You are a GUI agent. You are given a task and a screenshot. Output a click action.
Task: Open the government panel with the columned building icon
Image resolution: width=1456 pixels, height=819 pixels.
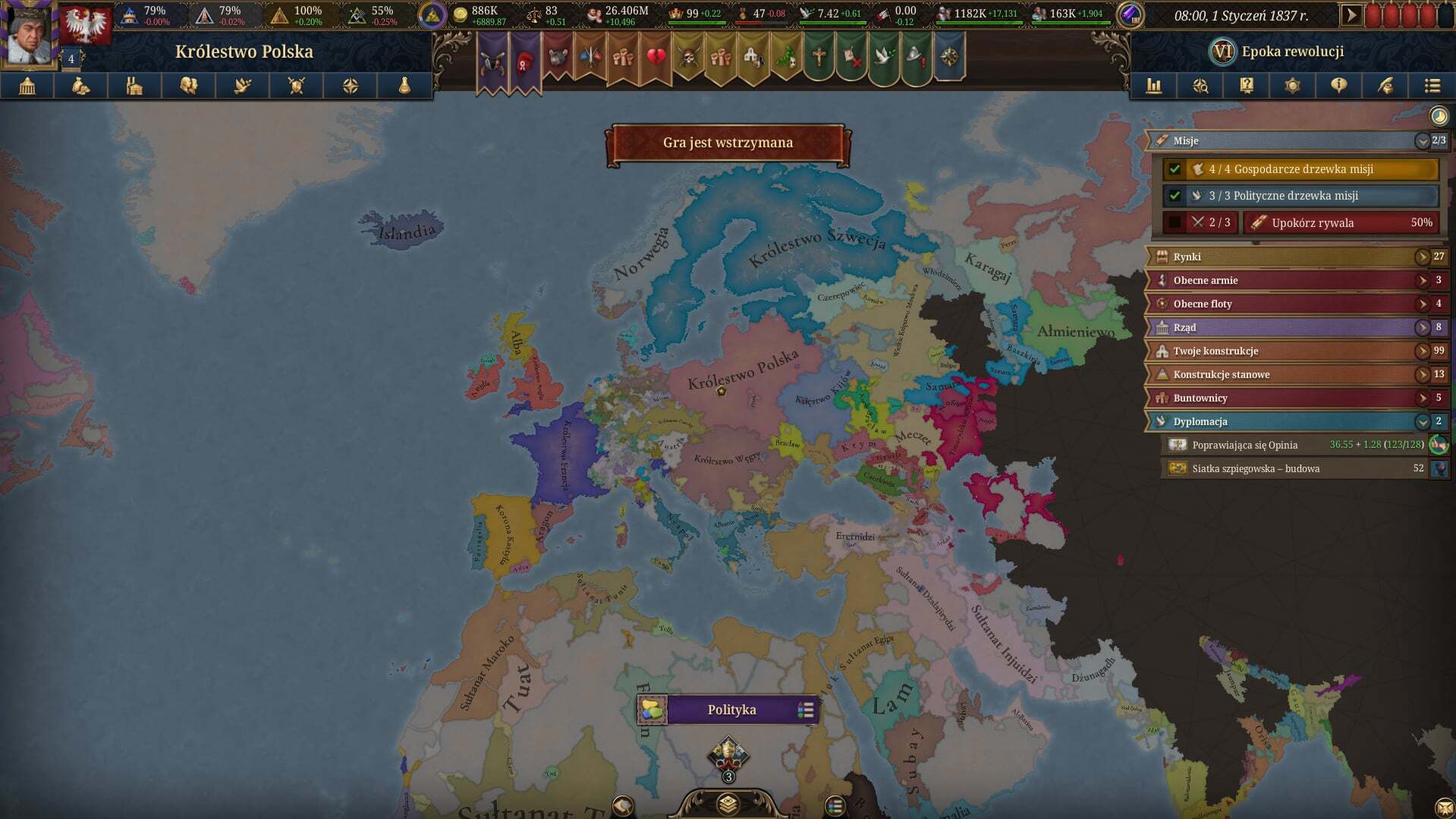point(27,86)
